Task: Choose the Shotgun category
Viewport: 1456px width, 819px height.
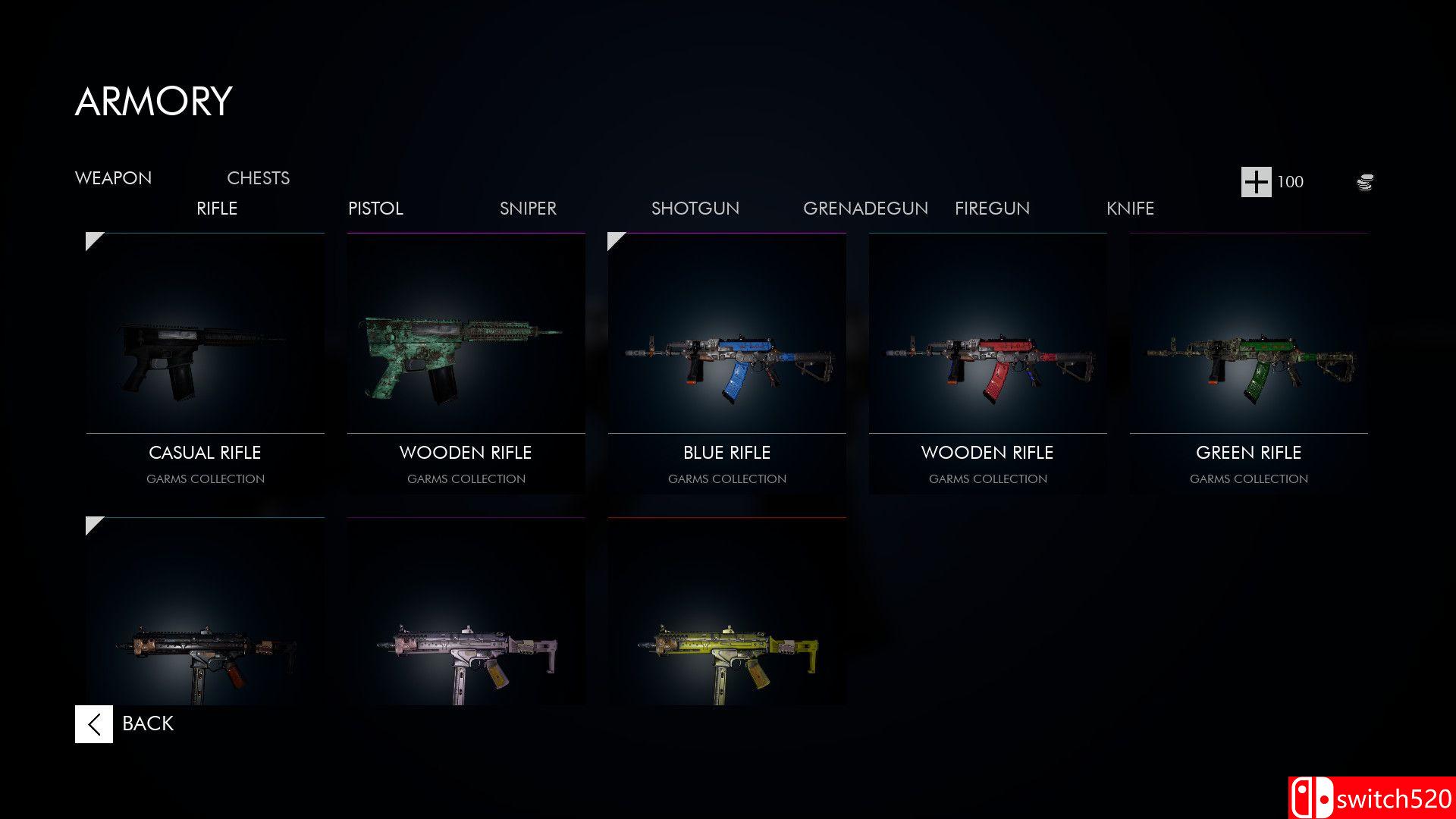Action: coord(695,209)
